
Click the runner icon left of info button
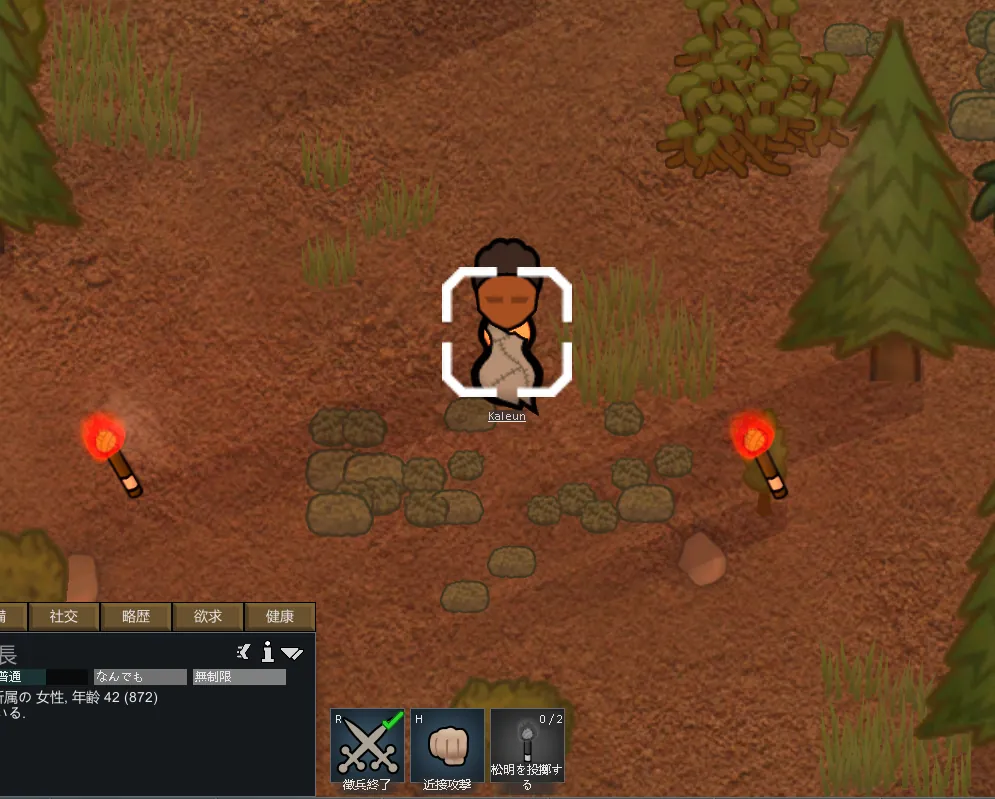coord(244,653)
